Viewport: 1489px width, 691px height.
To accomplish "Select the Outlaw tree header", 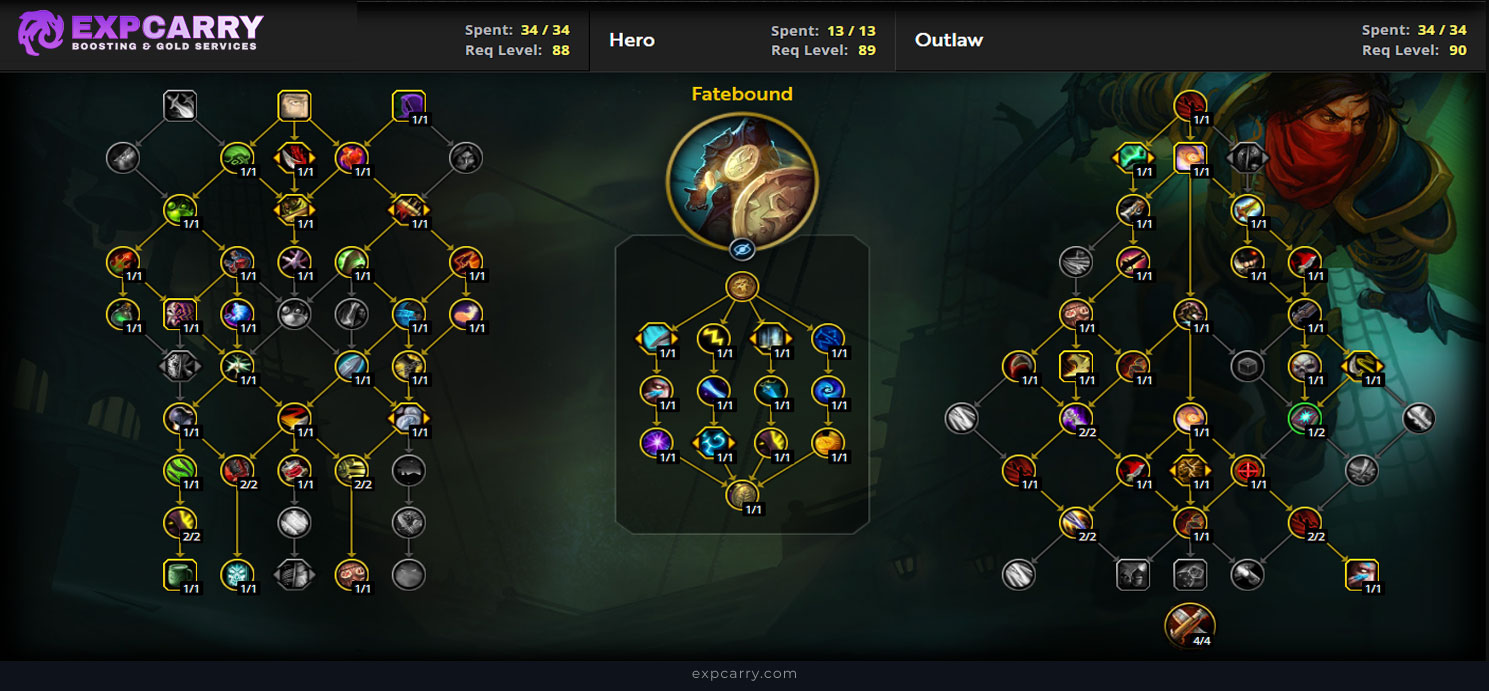I will coord(948,40).
